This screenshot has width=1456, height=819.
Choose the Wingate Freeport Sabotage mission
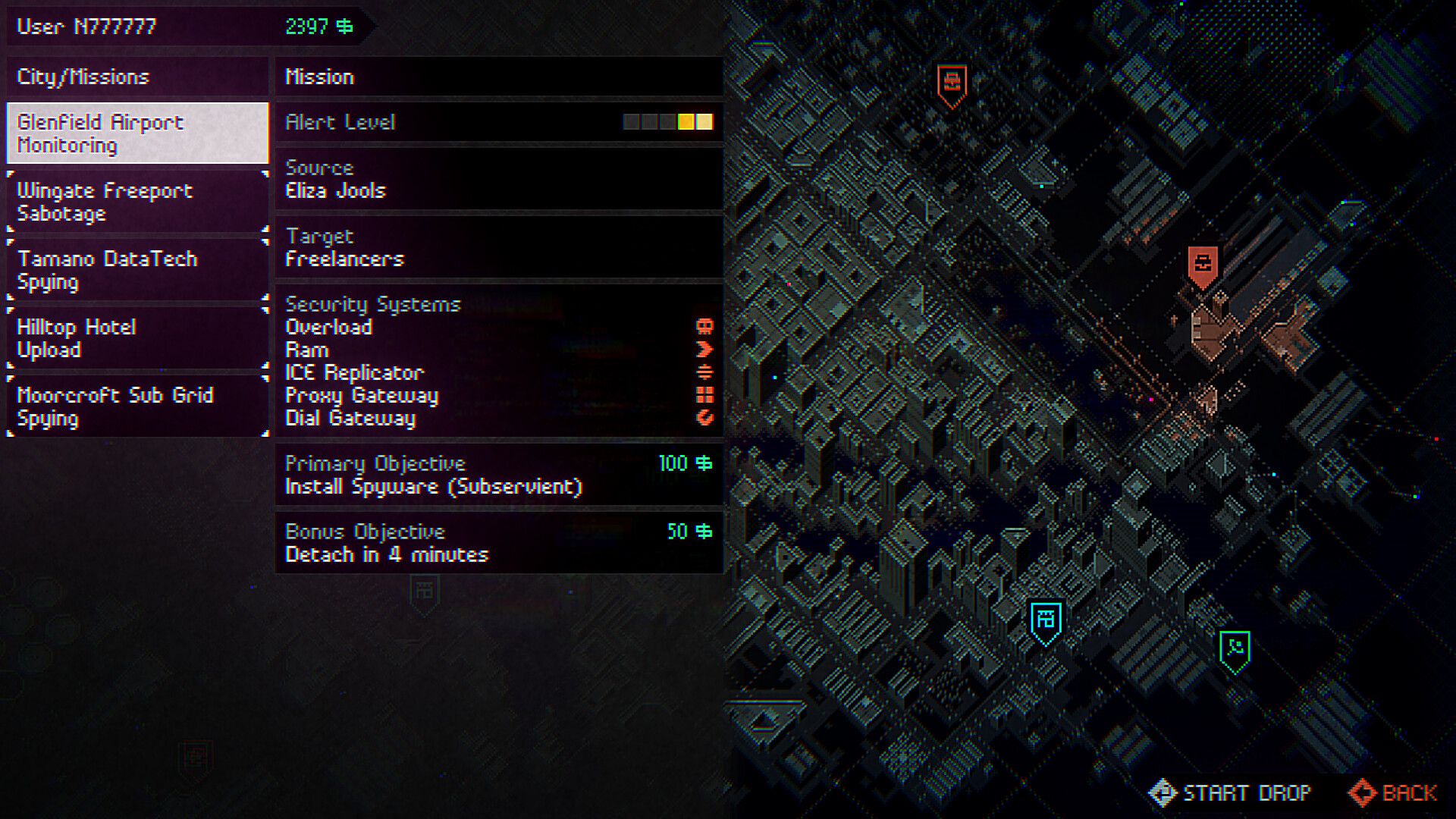[x=137, y=202]
